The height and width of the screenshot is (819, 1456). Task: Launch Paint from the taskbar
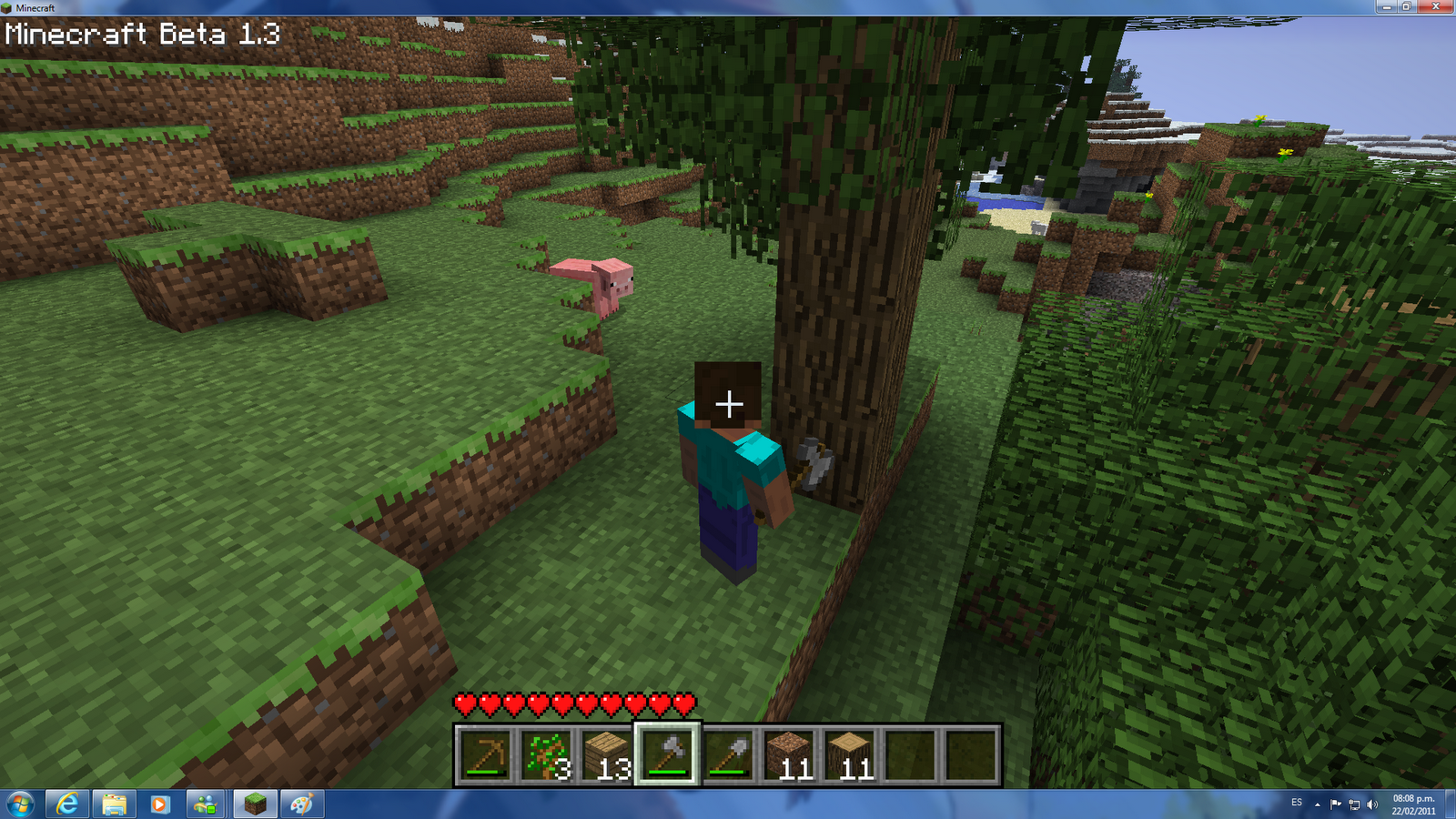300,804
